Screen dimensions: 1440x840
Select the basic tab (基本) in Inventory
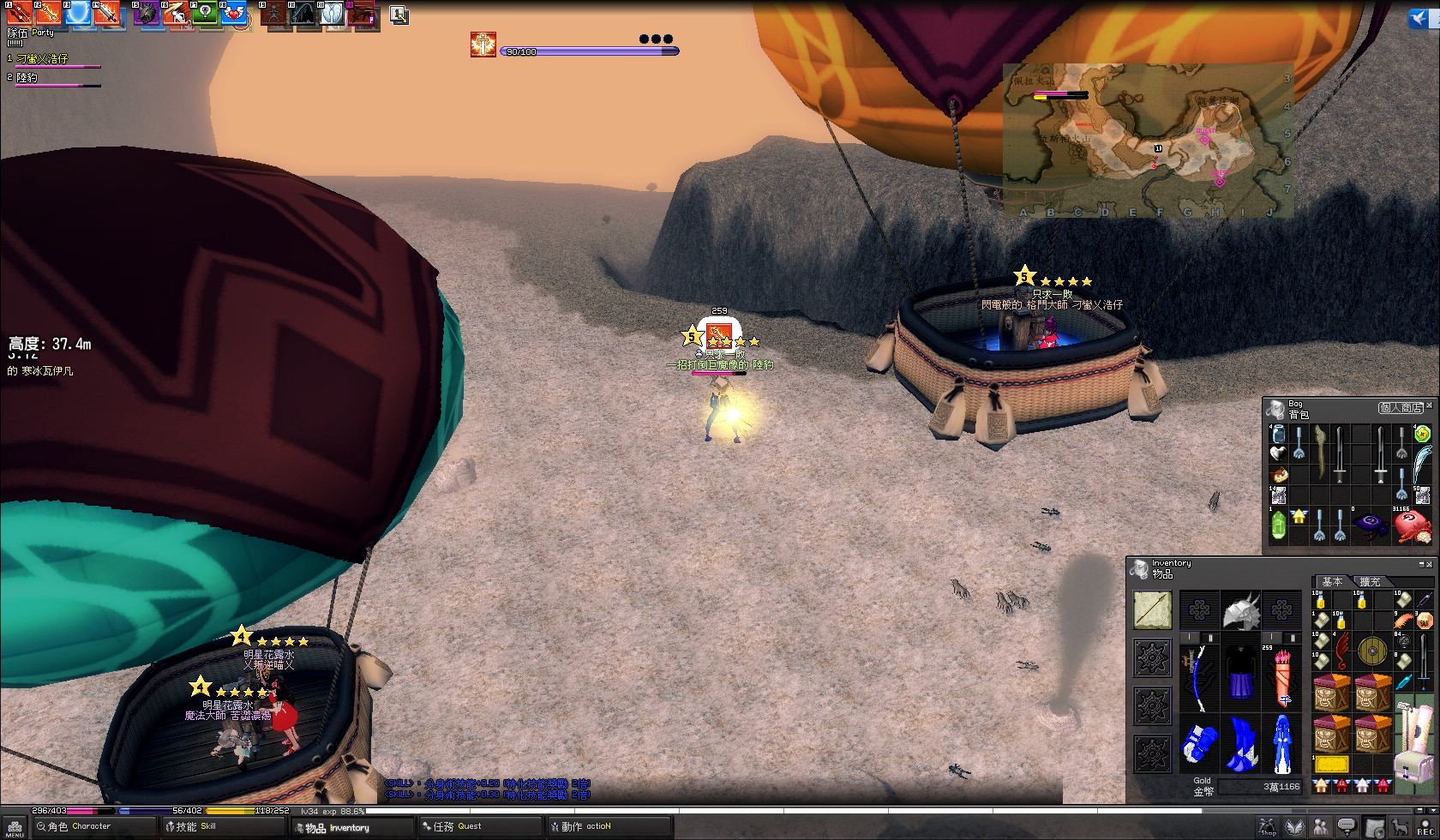point(1331,581)
